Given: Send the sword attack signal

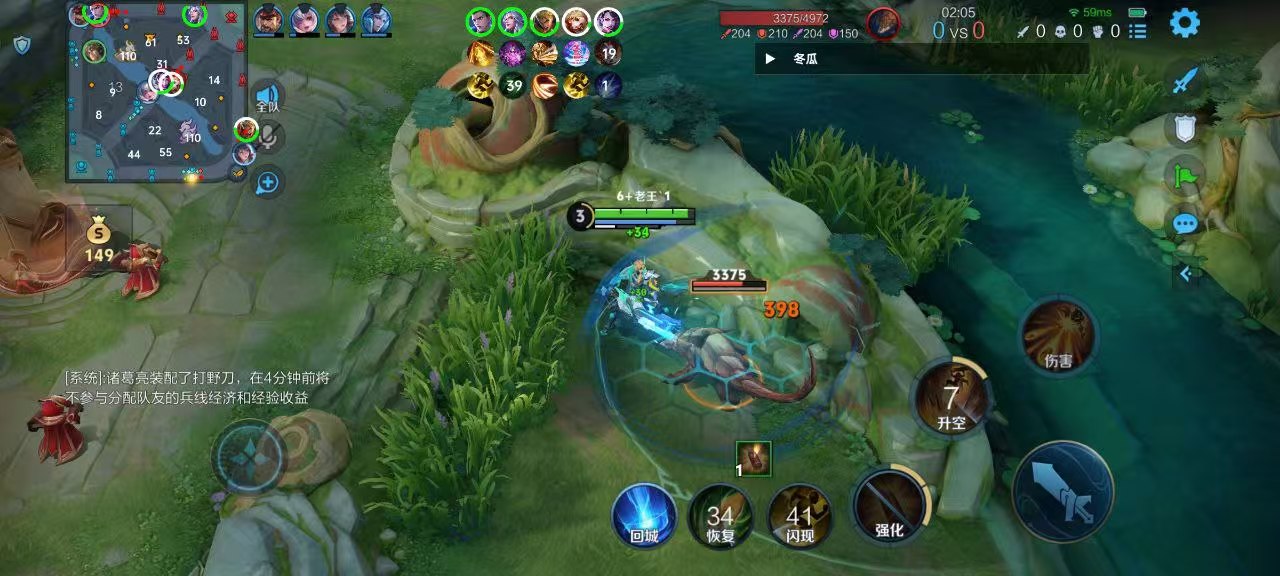Looking at the screenshot, I should pos(1185,81).
